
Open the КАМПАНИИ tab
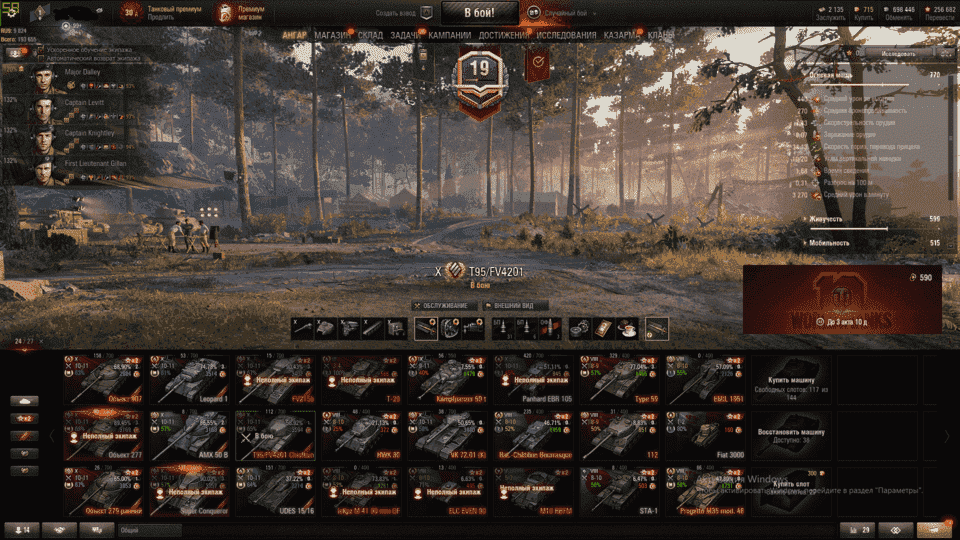point(443,35)
